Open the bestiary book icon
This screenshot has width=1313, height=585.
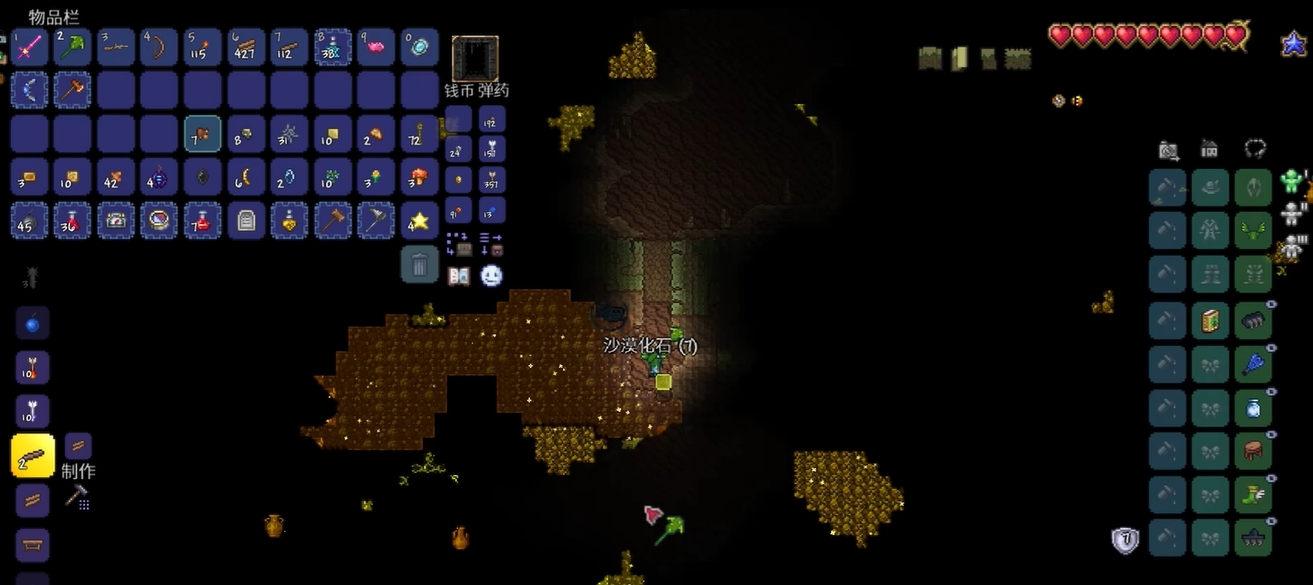point(459,276)
